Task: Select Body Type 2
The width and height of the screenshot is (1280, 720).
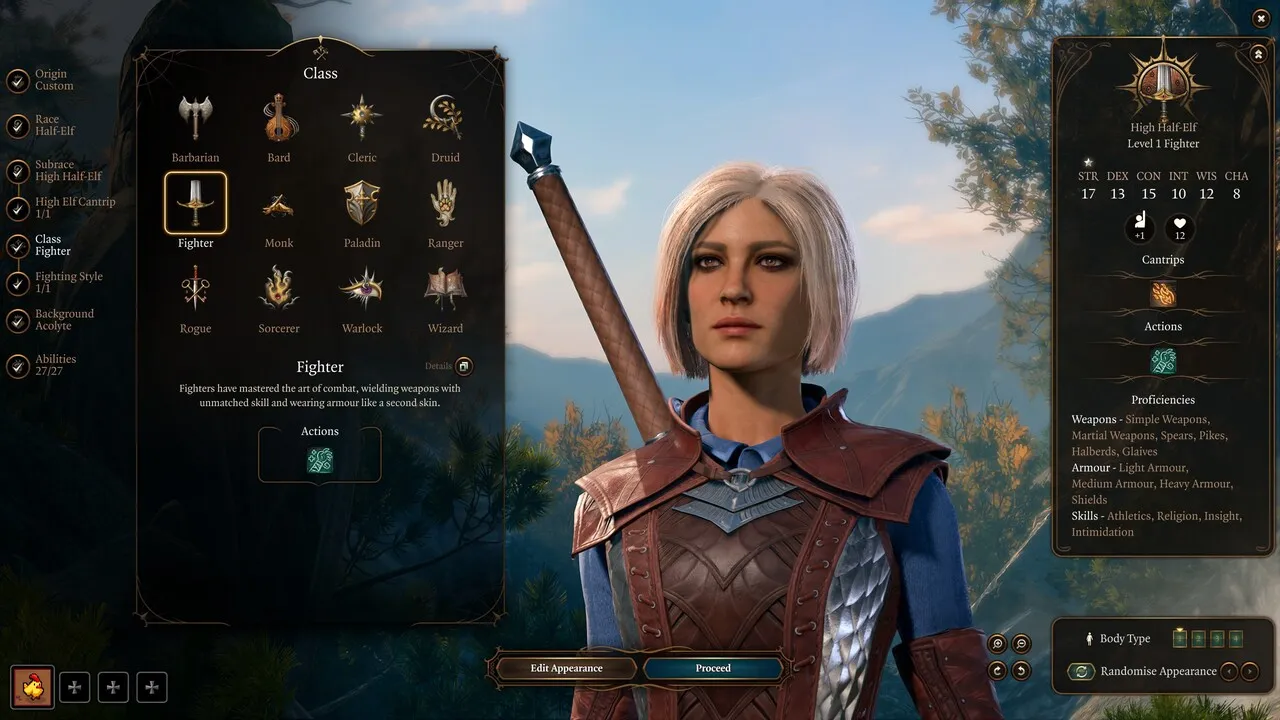Action: coord(1198,638)
